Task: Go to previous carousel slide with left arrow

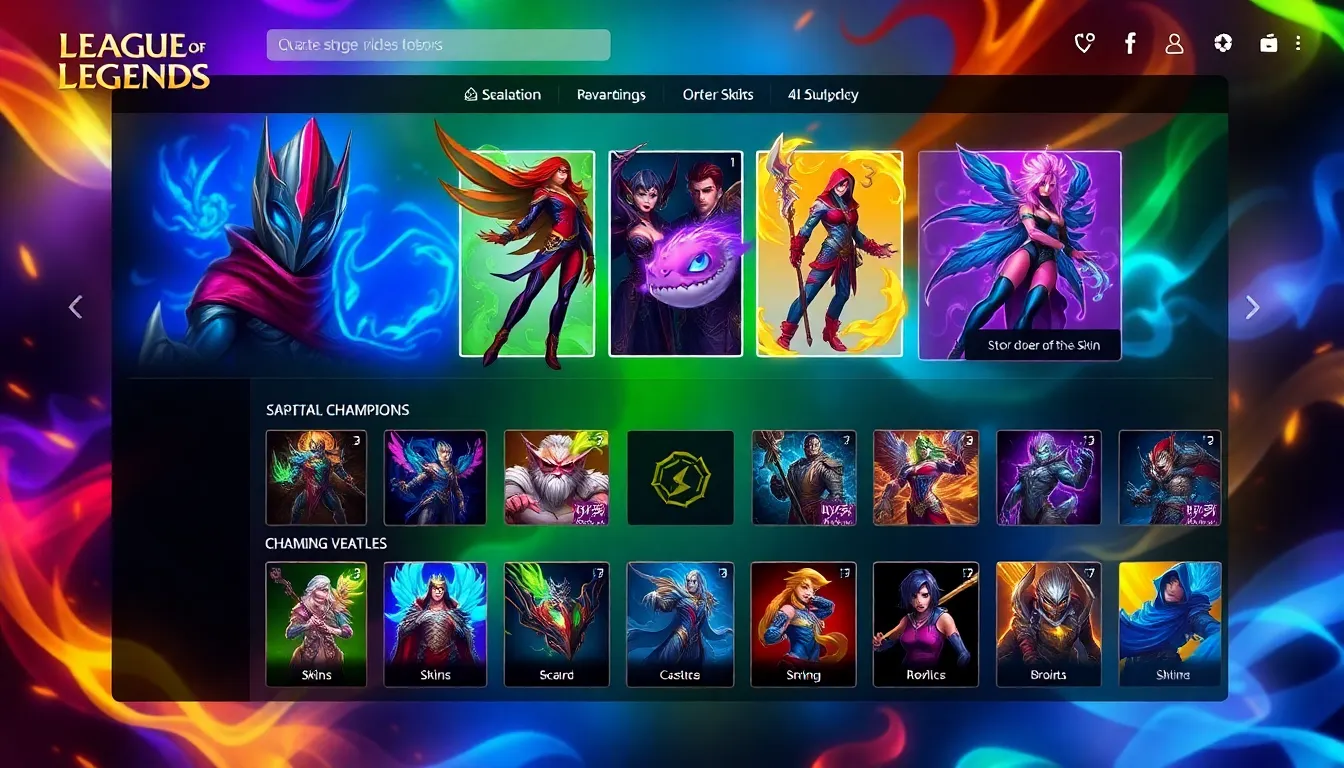Action: click(75, 308)
